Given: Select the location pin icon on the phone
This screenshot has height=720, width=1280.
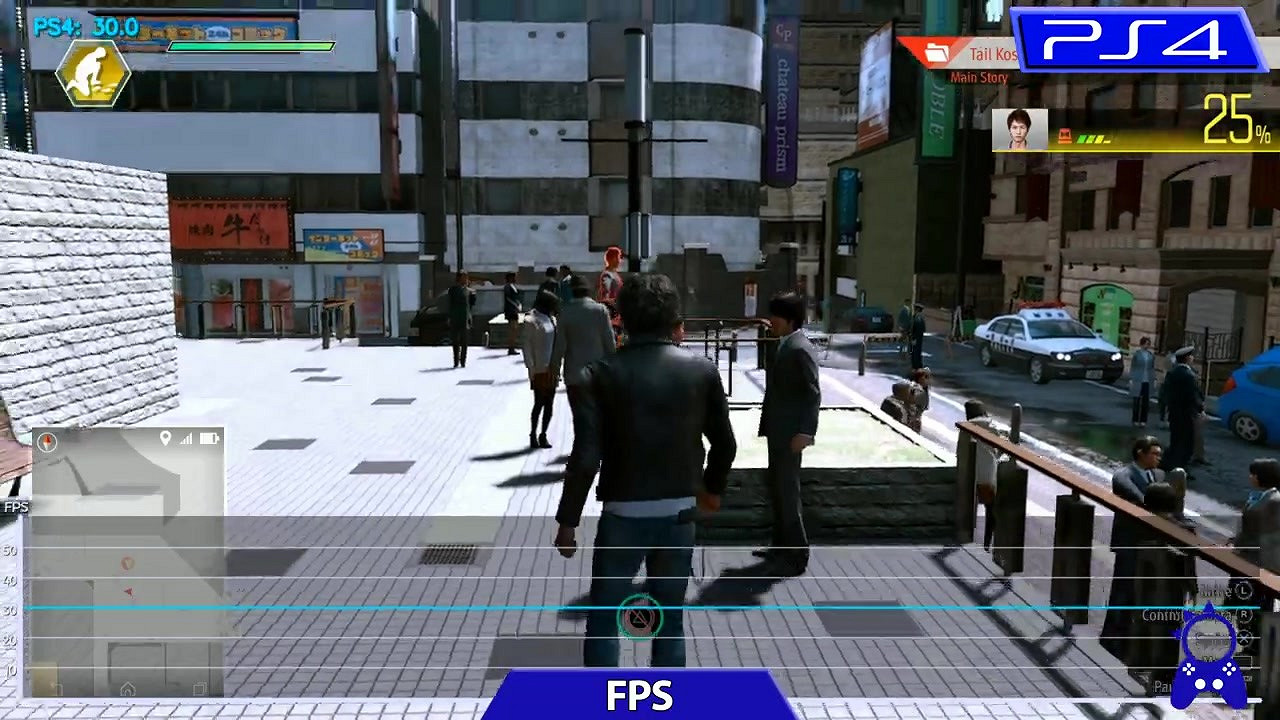Looking at the screenshot, I should click(165, 438).
